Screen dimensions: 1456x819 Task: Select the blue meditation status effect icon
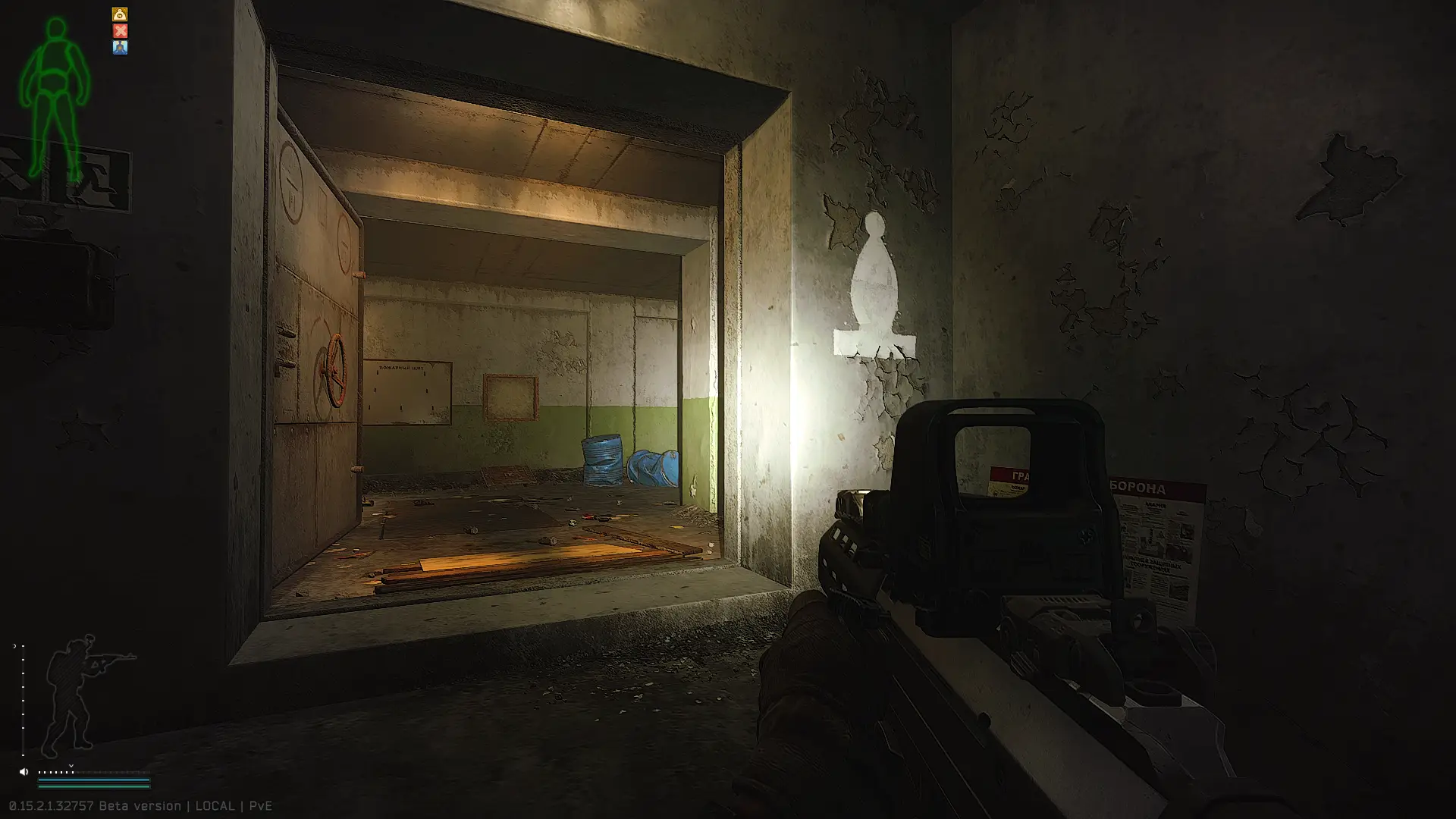(120, 49)
